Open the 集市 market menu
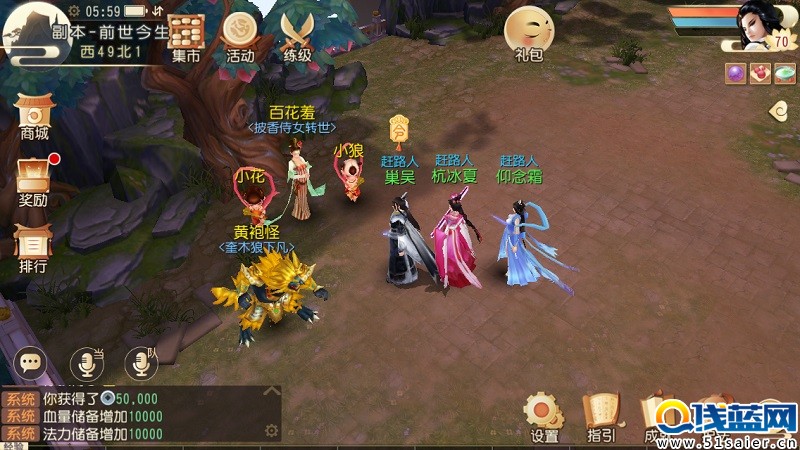The height and width of the screenshot is (450, 800). pyautogui.click(x=186, y=36)
